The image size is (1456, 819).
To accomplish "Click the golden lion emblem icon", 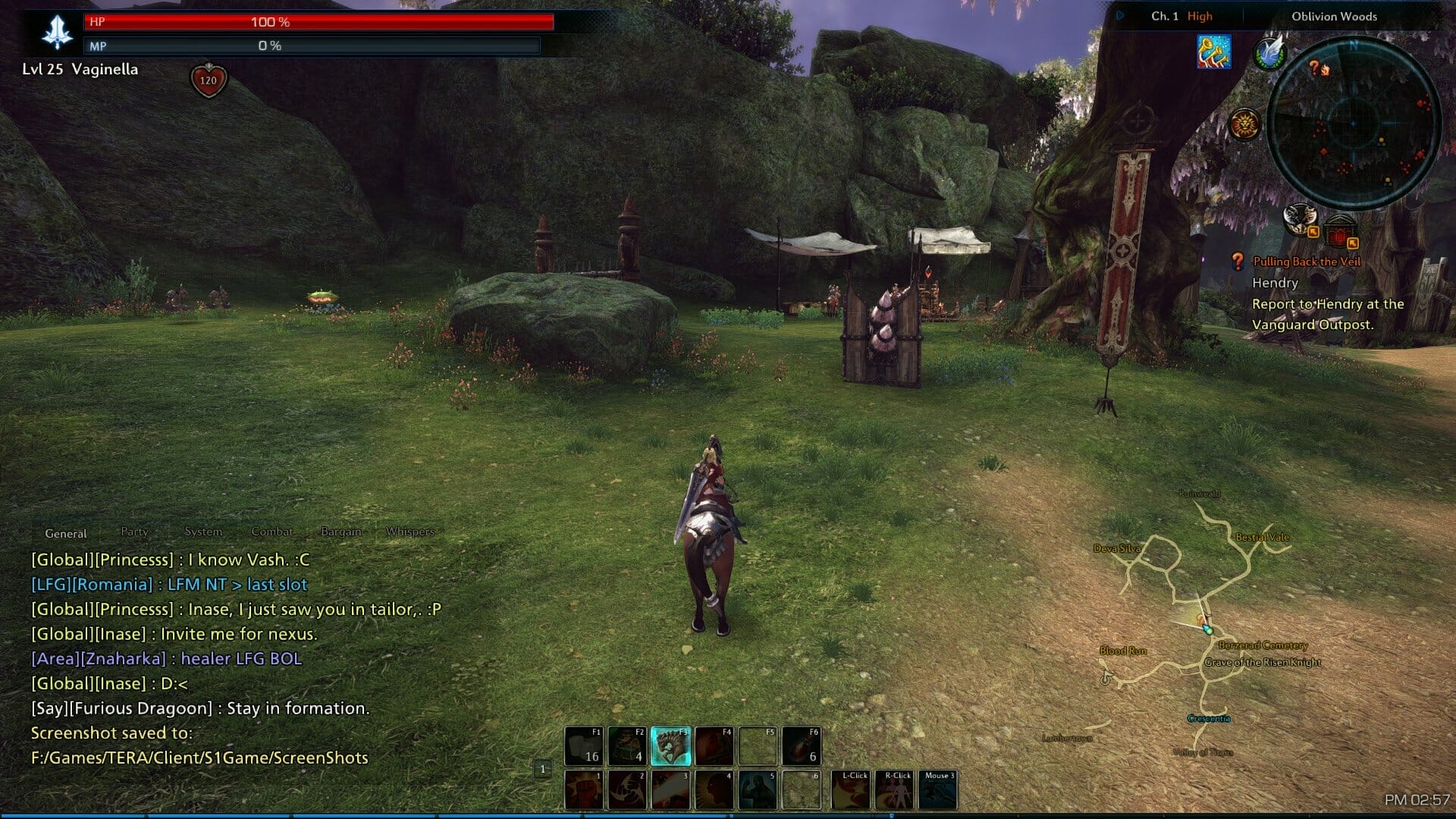I will [x=1244, y=124].
